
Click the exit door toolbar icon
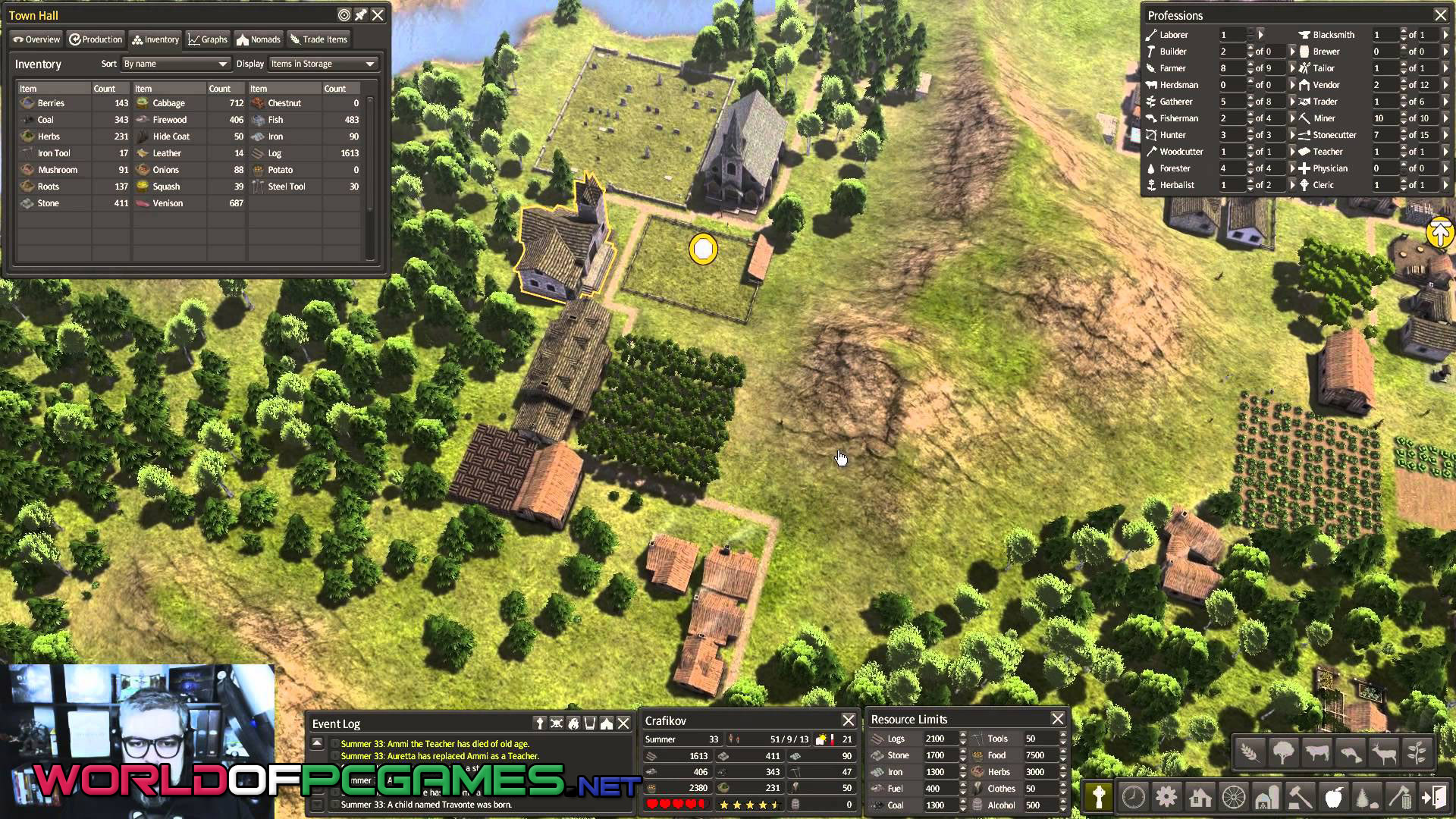(x=1434, y=797)
